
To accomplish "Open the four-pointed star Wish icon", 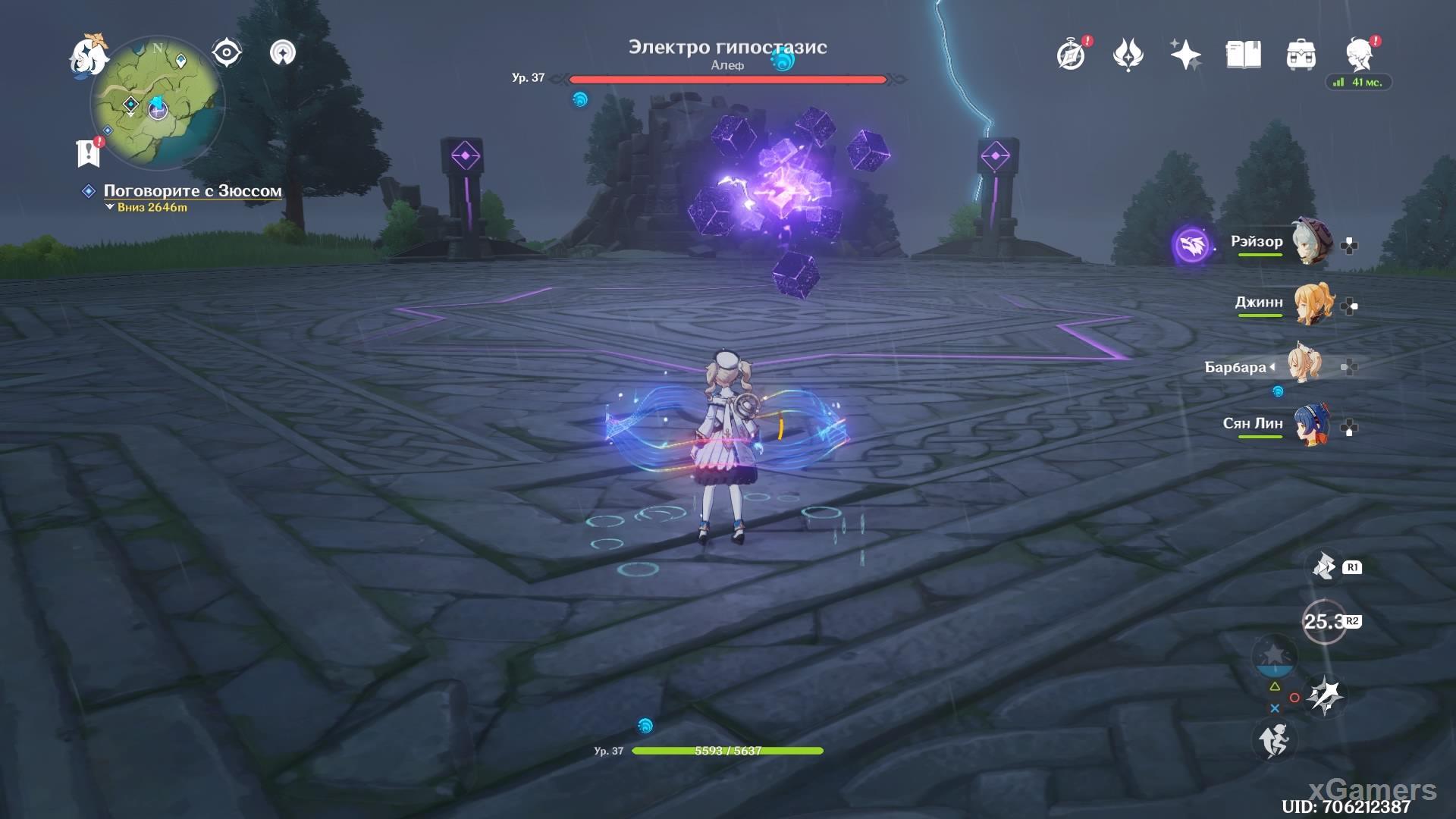I will [1185, 55].
